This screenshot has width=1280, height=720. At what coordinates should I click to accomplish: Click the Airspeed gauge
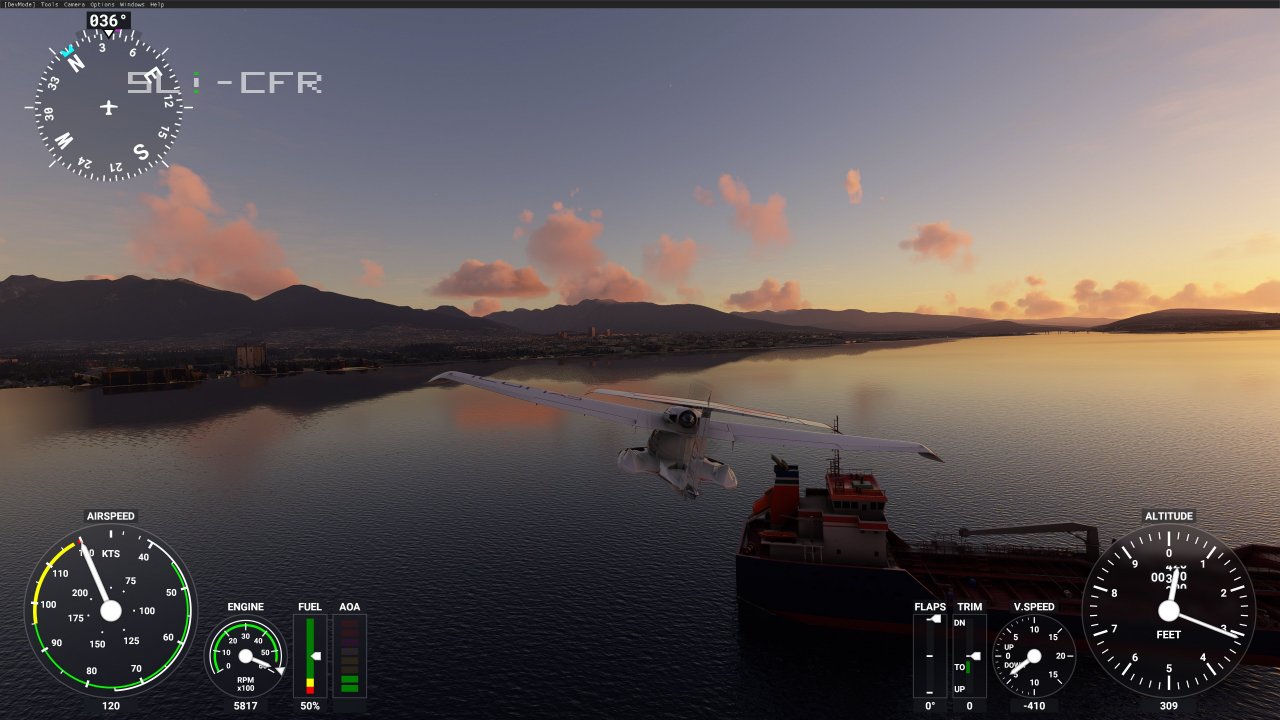point(110,610)
